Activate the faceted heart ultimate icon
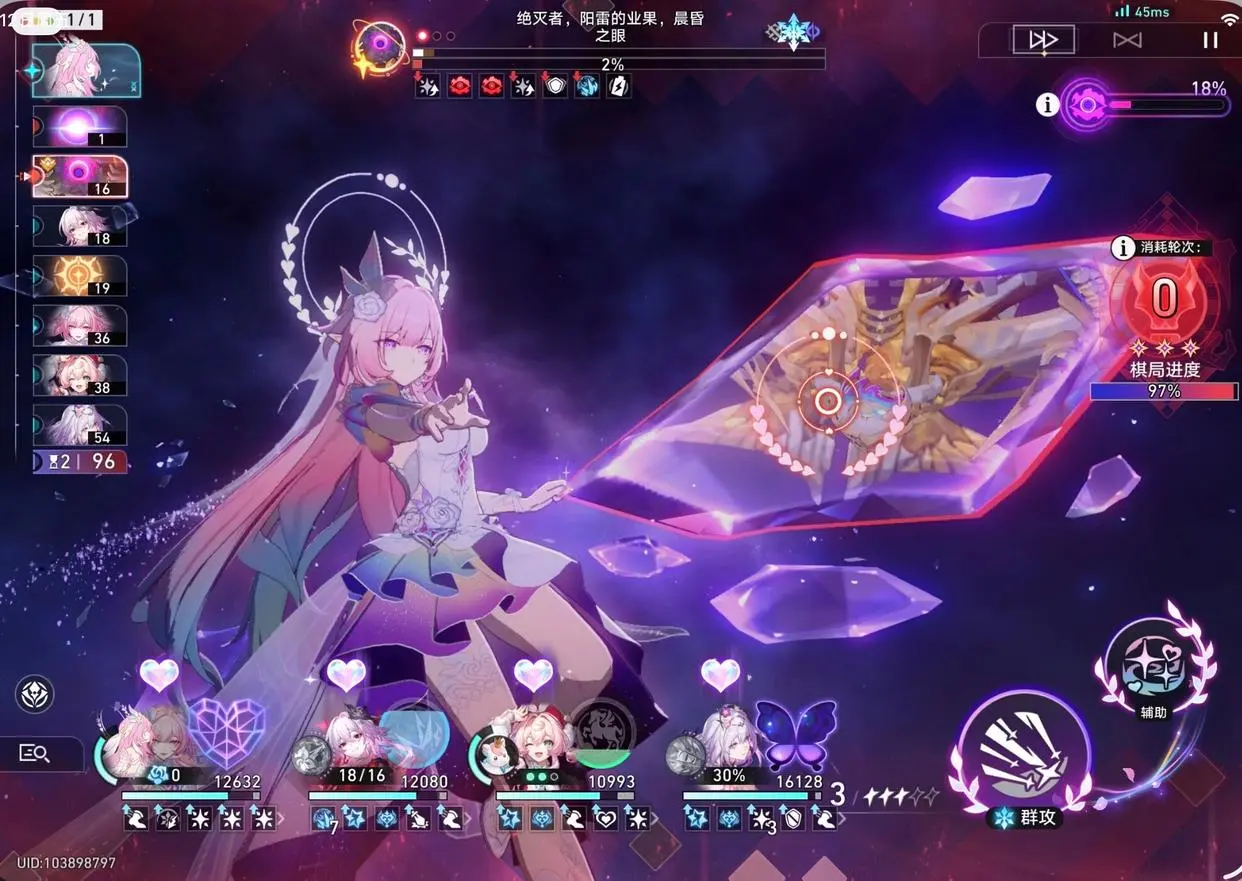The image size is (1242, 881). 227,732
